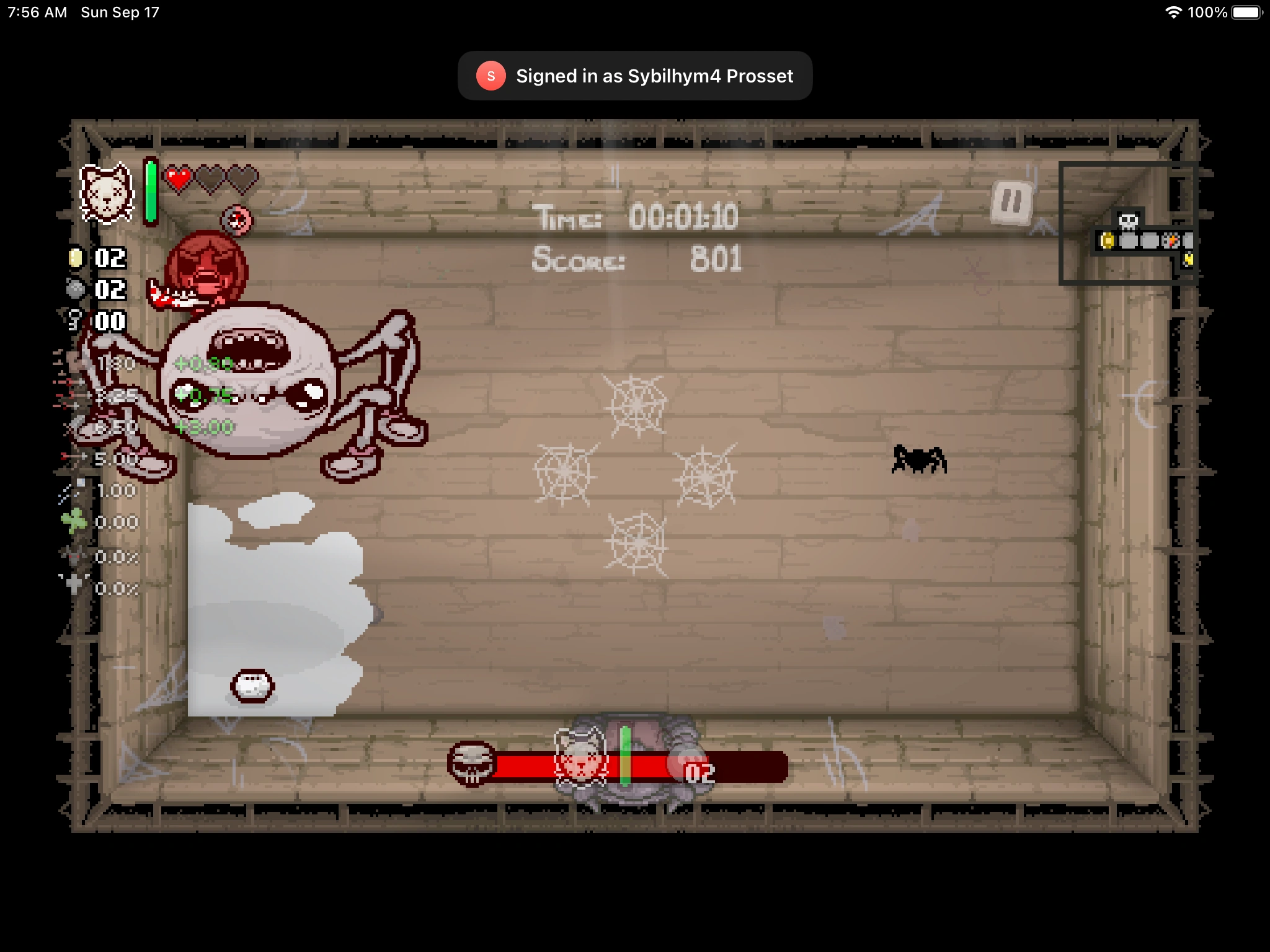The width and height of the screenshot is (1270, 952).
Task: Select the boss room skull on the minimap
Action: coord(1129,222)
